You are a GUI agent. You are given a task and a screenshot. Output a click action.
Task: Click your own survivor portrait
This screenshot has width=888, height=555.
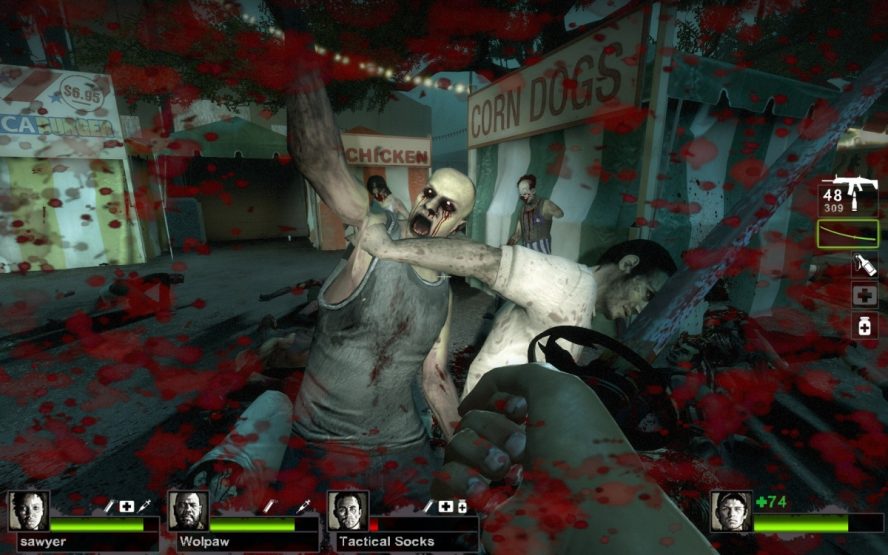coord(731,511)
